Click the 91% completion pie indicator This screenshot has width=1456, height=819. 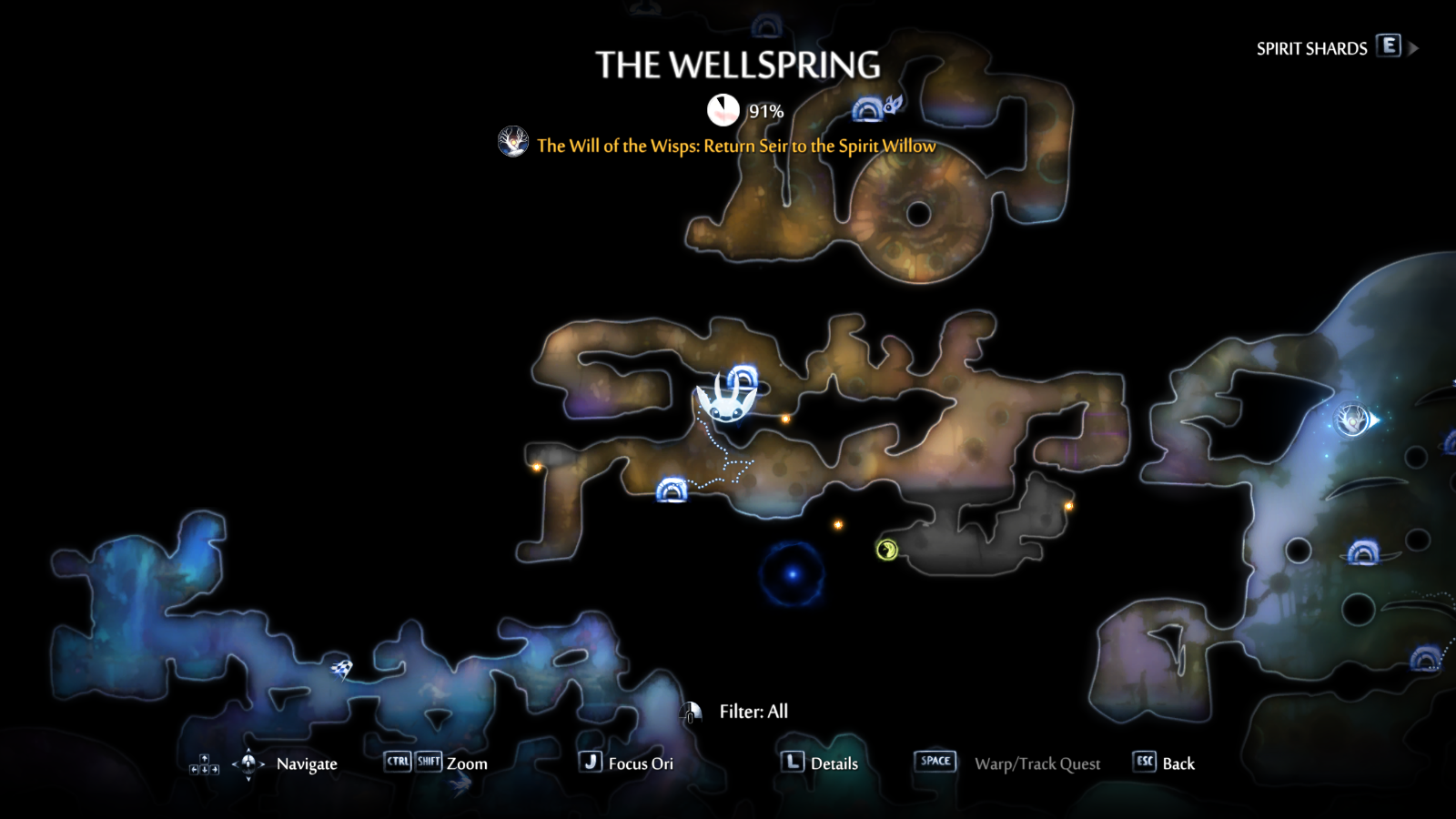click(723, 107)
